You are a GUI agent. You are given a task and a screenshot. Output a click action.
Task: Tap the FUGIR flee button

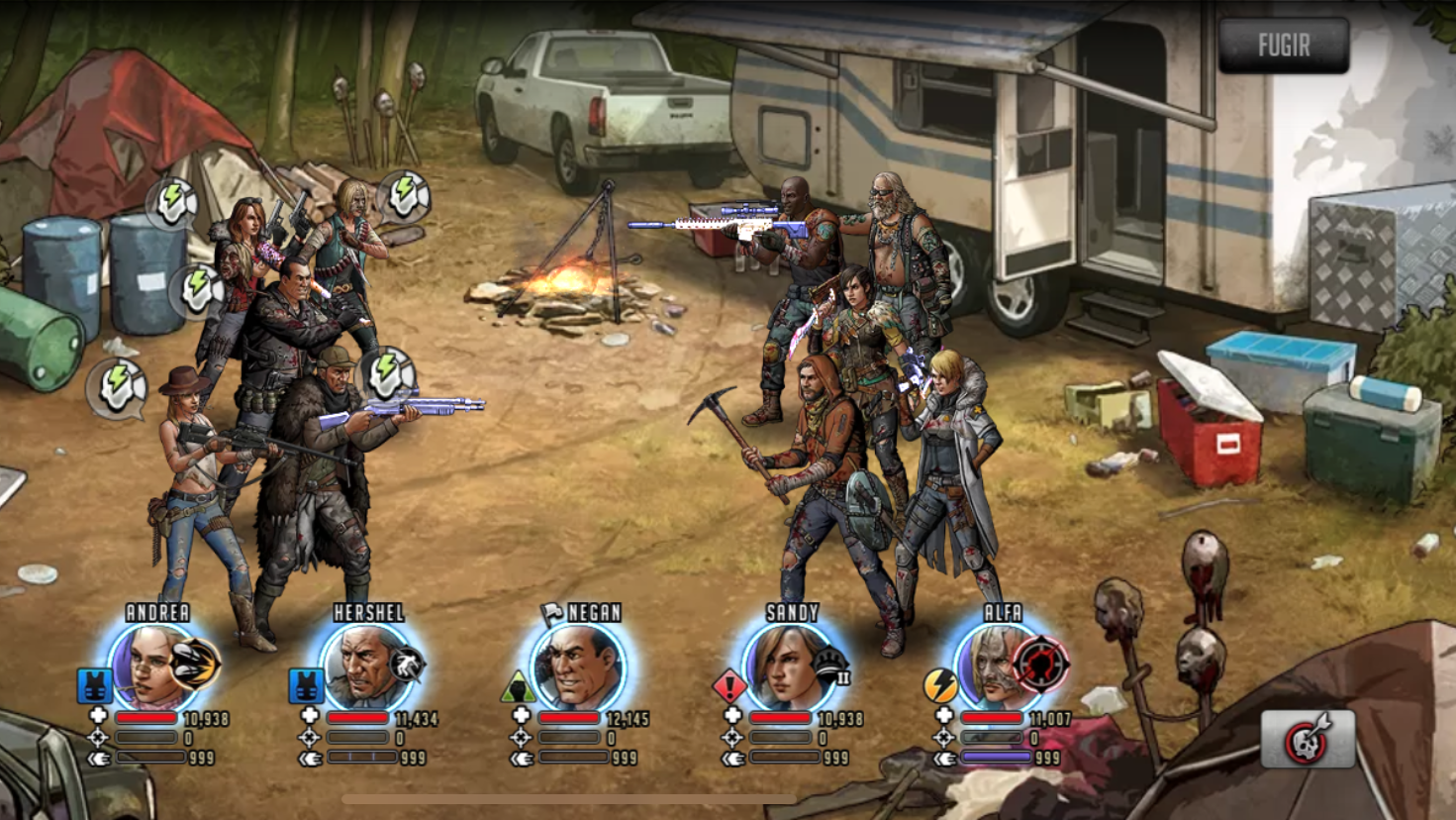[1284, 46]
